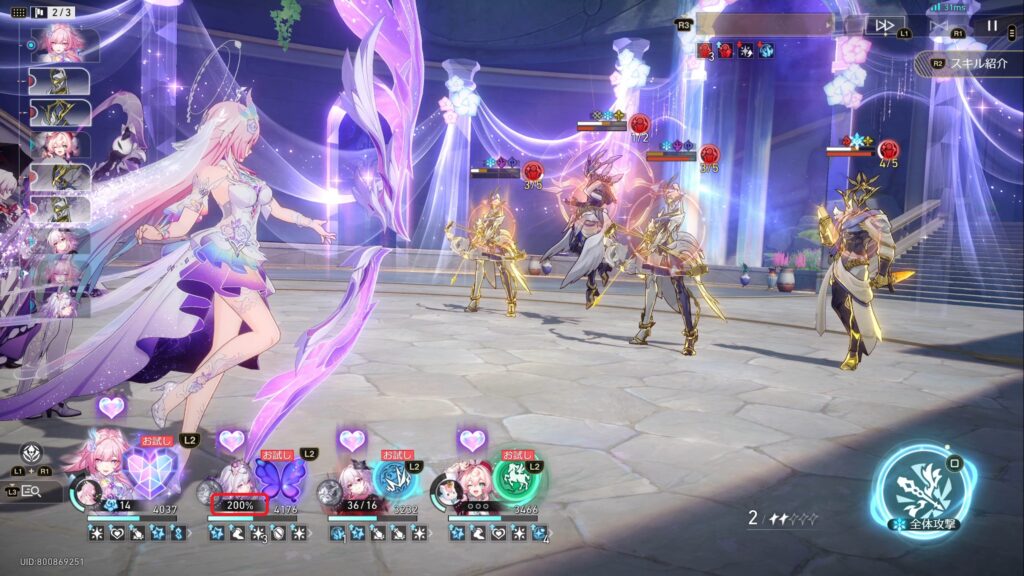Image resolution: width=1024 pixels, height=576 pixels.
Task: Target the rightmost golden enemy marker
Action: click(x=887, y=150)
